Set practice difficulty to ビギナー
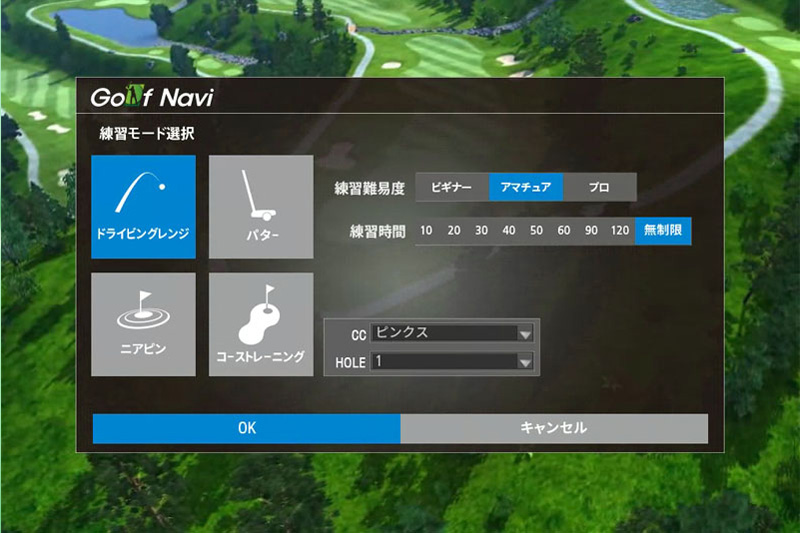Viewport: 800px width, 533px height. [452, 187]
